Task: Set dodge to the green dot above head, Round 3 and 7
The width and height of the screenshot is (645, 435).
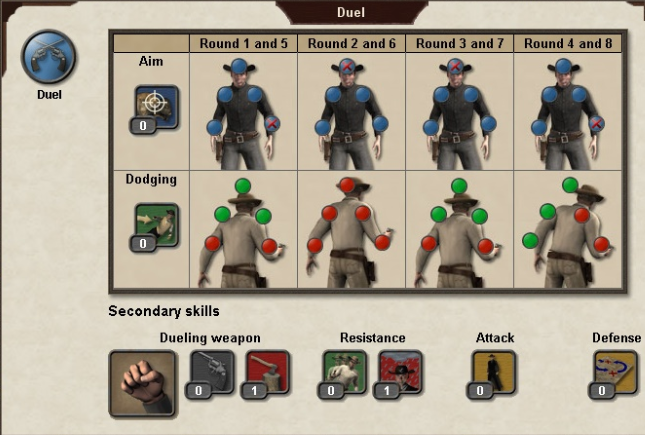Action: pos(459,186)
